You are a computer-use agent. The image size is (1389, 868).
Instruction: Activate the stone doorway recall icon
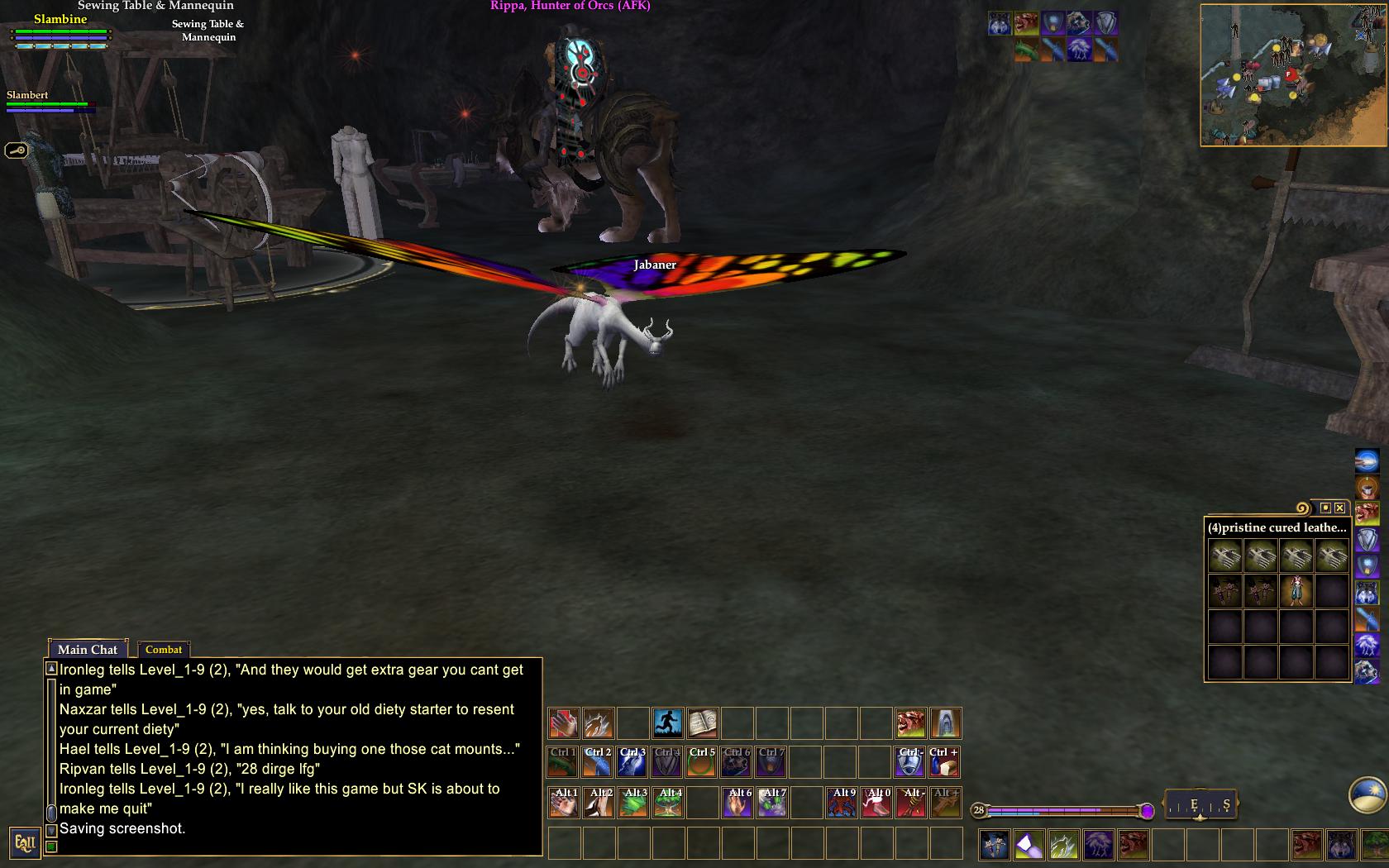pos(945,723)
